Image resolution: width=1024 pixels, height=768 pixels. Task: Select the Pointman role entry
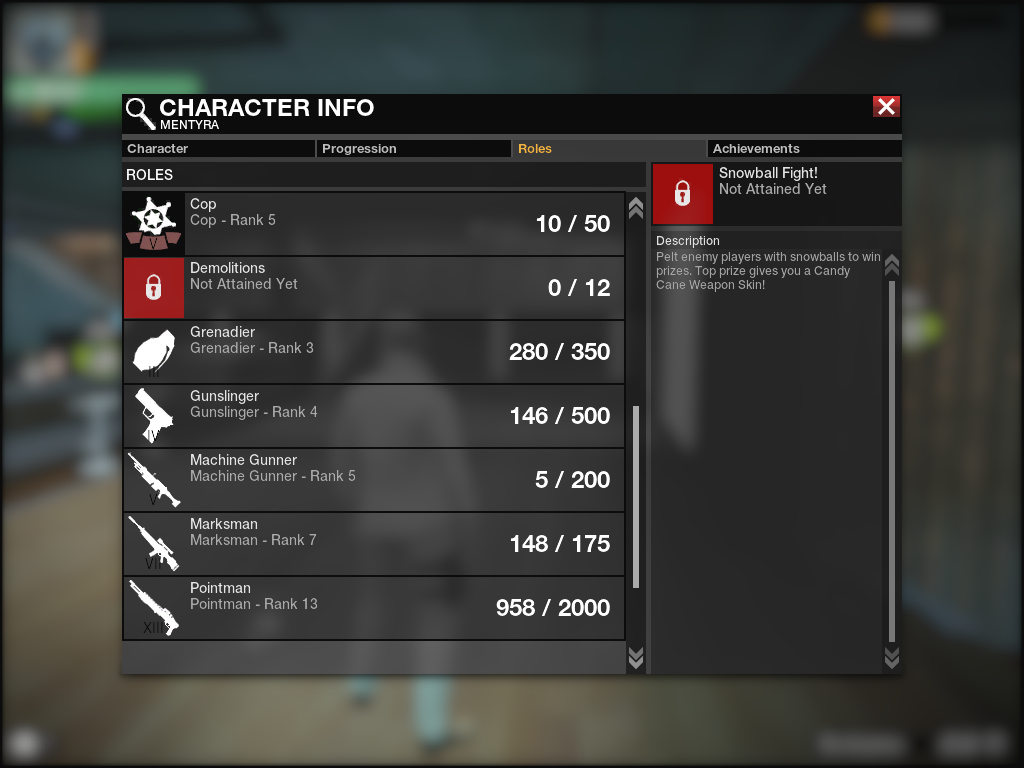click(x=374, y=608)
